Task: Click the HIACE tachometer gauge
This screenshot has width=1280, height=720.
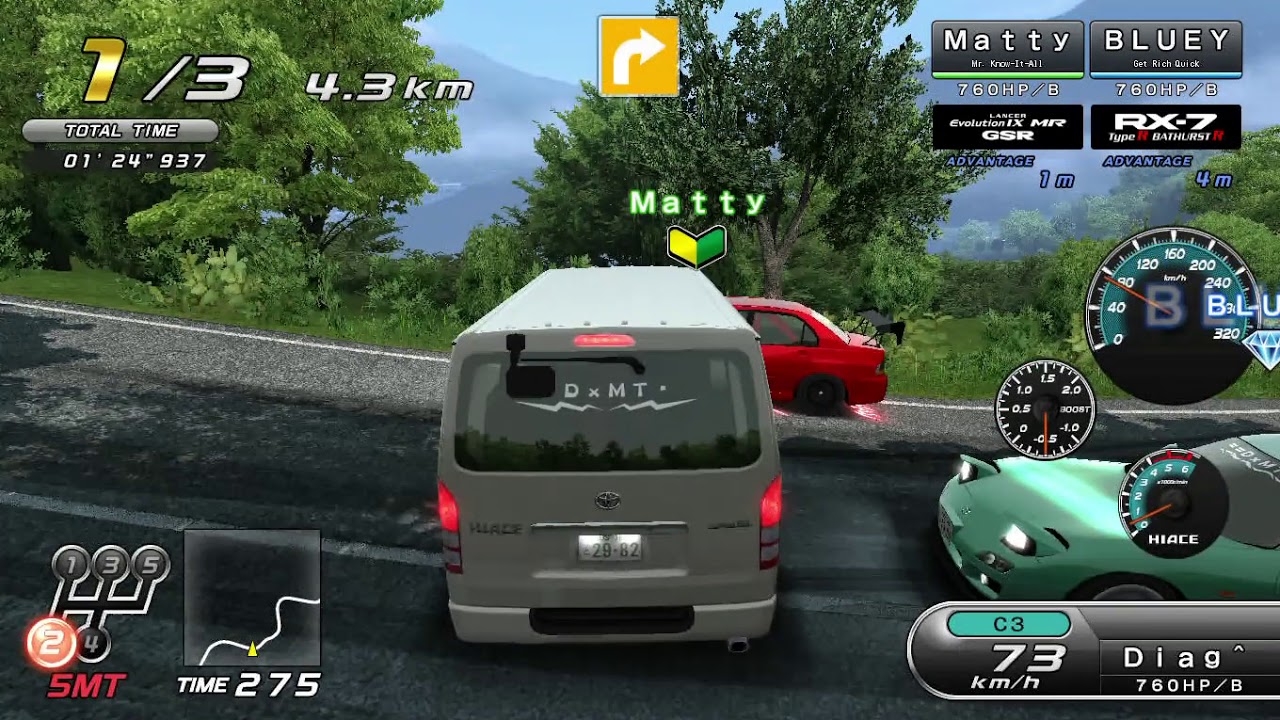Action: 1172,501
